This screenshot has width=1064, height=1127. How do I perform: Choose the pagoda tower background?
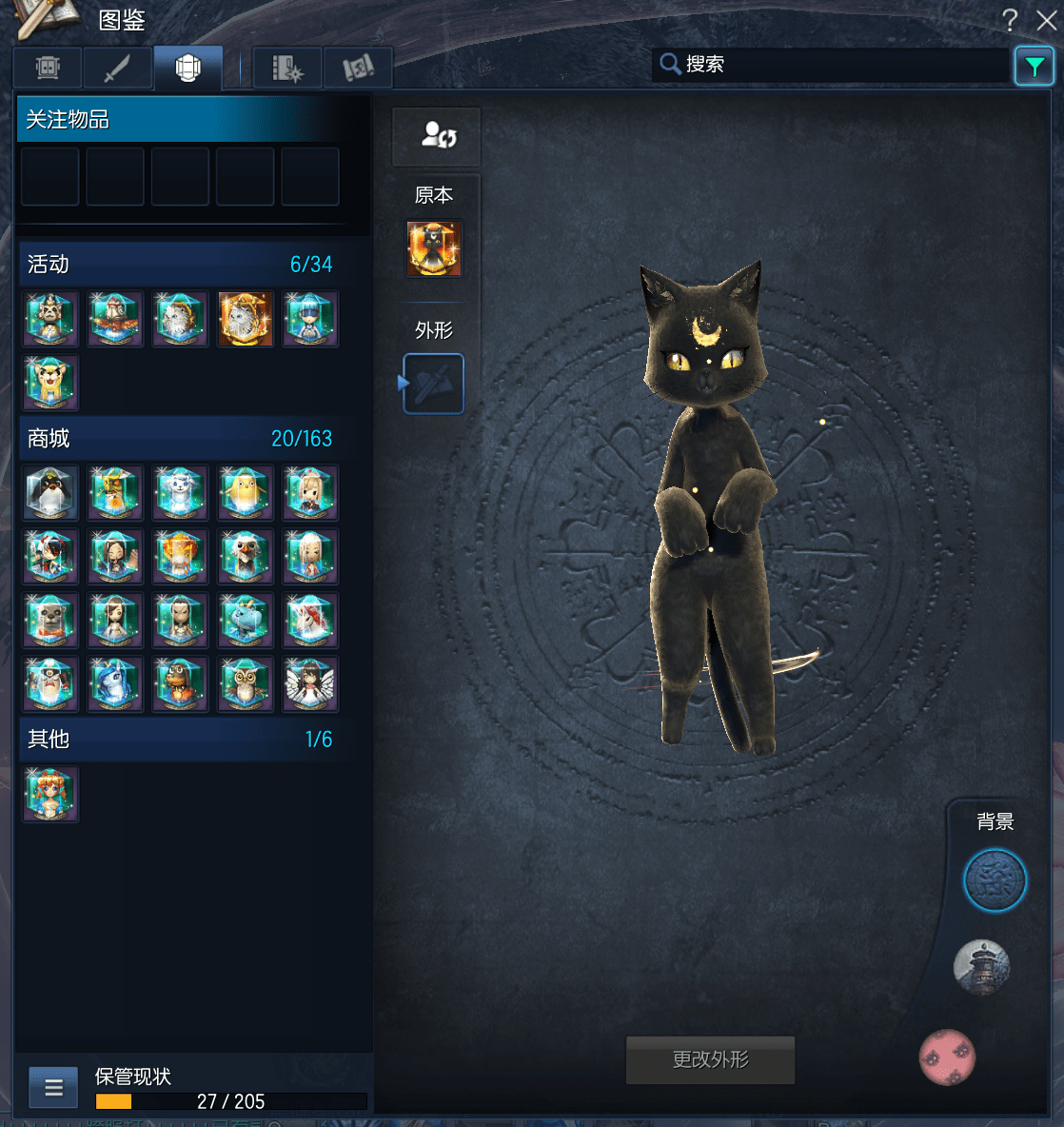981,967
